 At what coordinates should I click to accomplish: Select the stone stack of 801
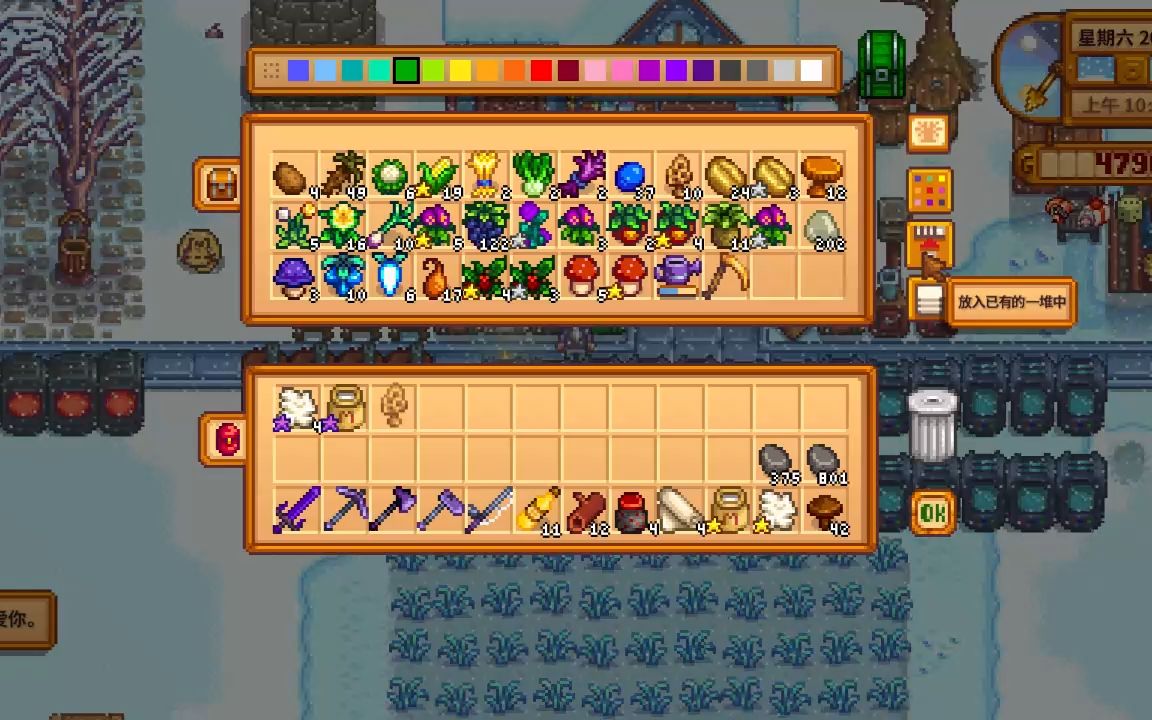823,461
